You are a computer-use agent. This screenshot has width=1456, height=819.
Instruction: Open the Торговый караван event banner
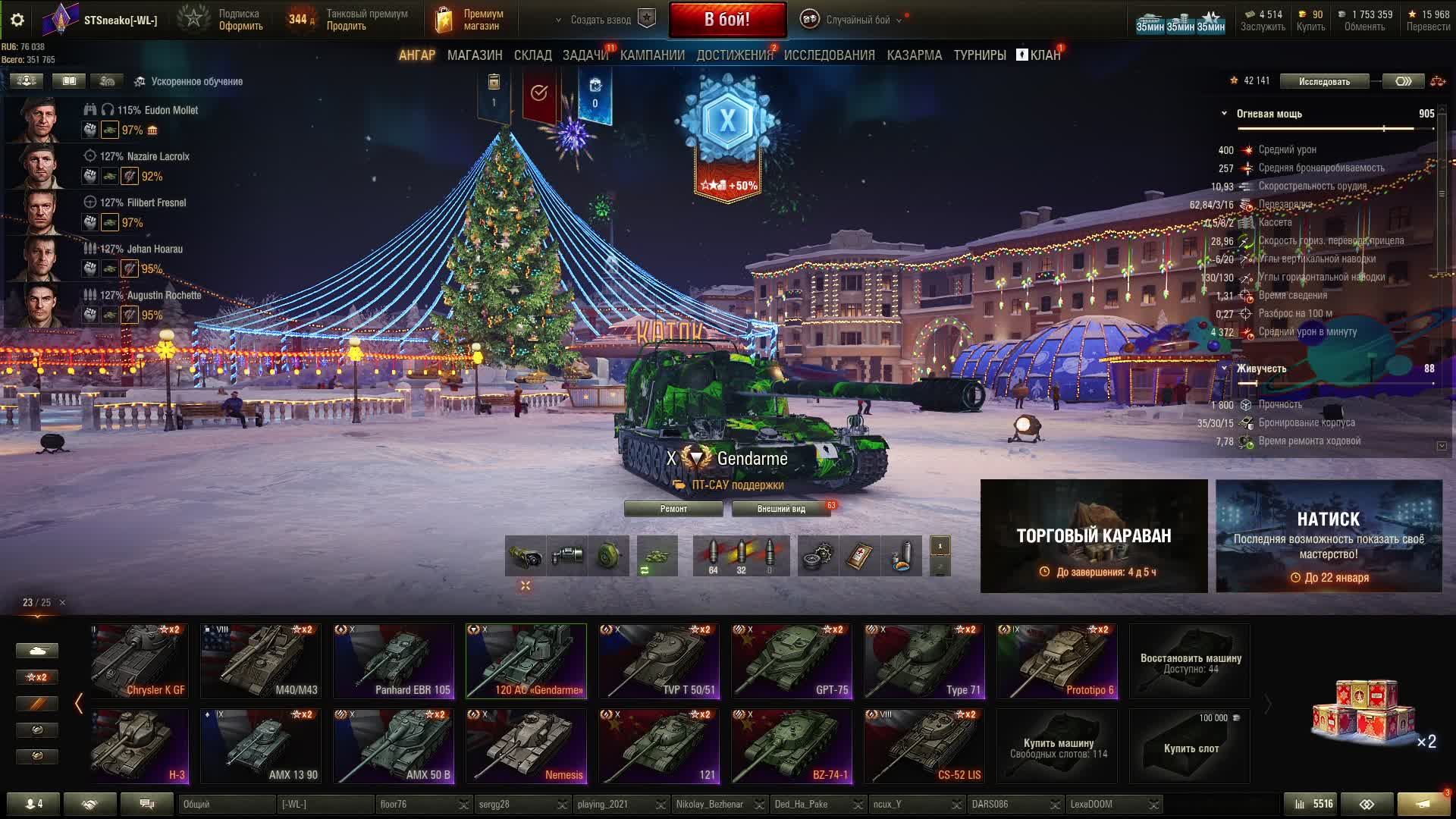pos(1094,536)
